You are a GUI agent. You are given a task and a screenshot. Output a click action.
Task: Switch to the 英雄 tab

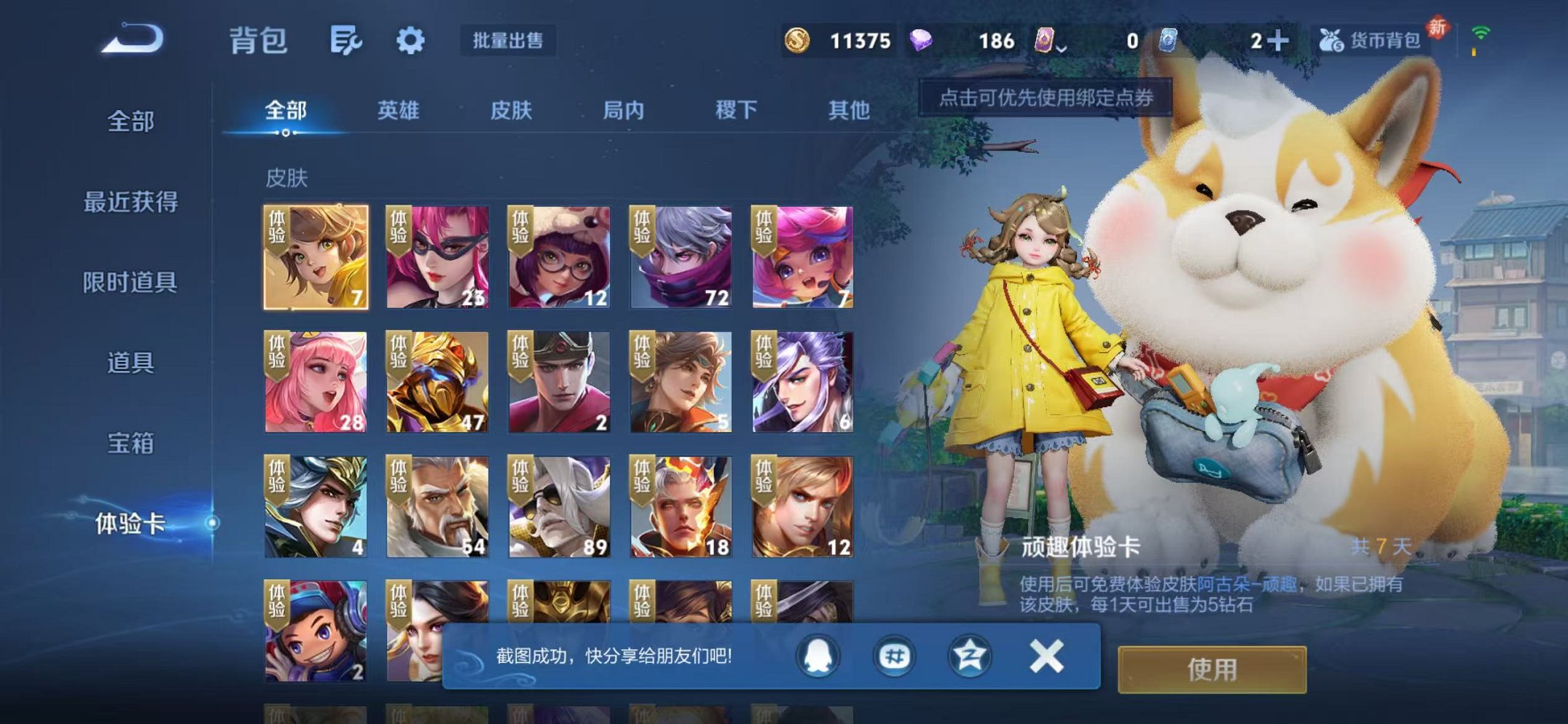tap(397, 109)
